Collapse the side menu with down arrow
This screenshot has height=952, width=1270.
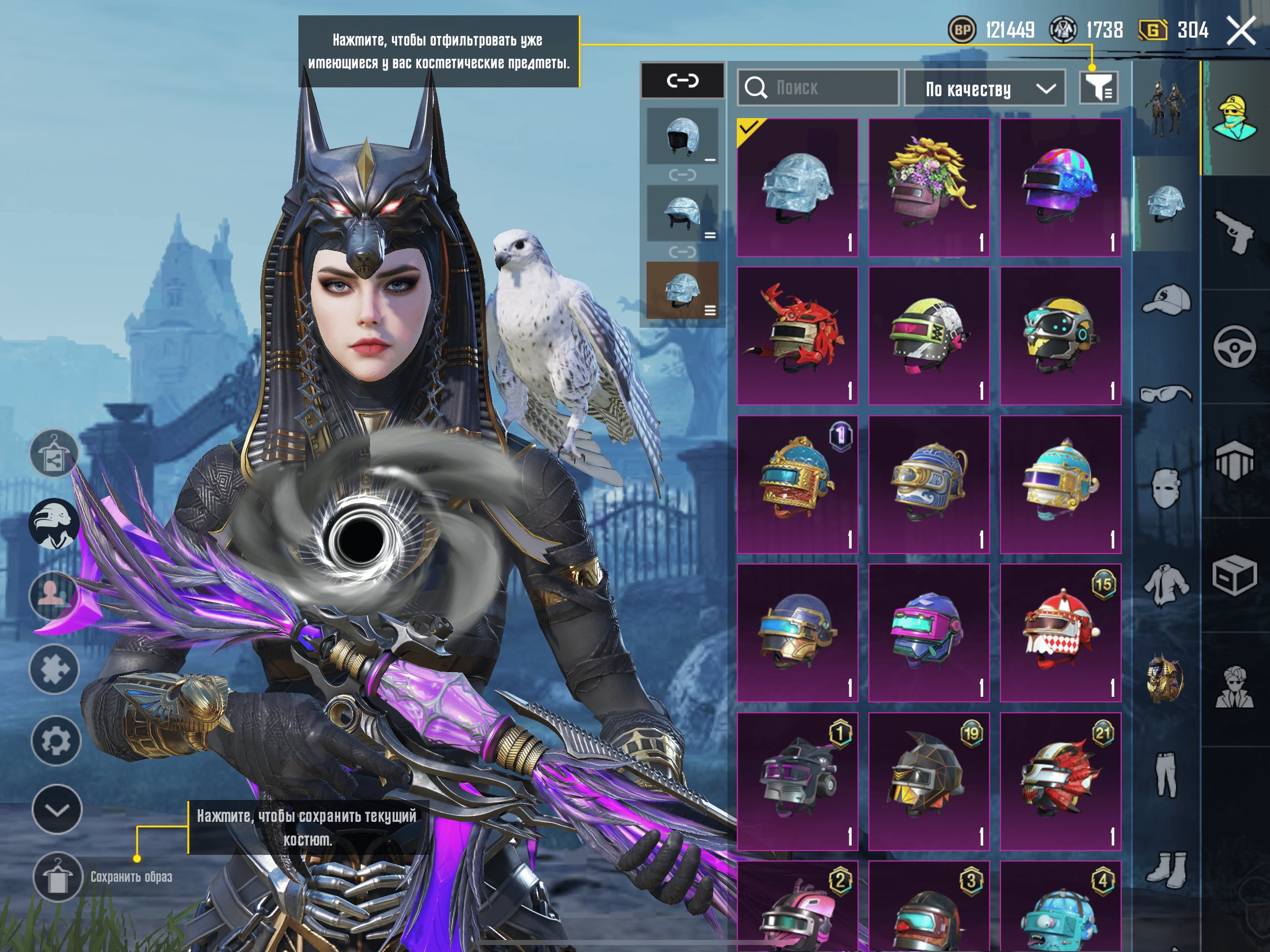(56, 809)
